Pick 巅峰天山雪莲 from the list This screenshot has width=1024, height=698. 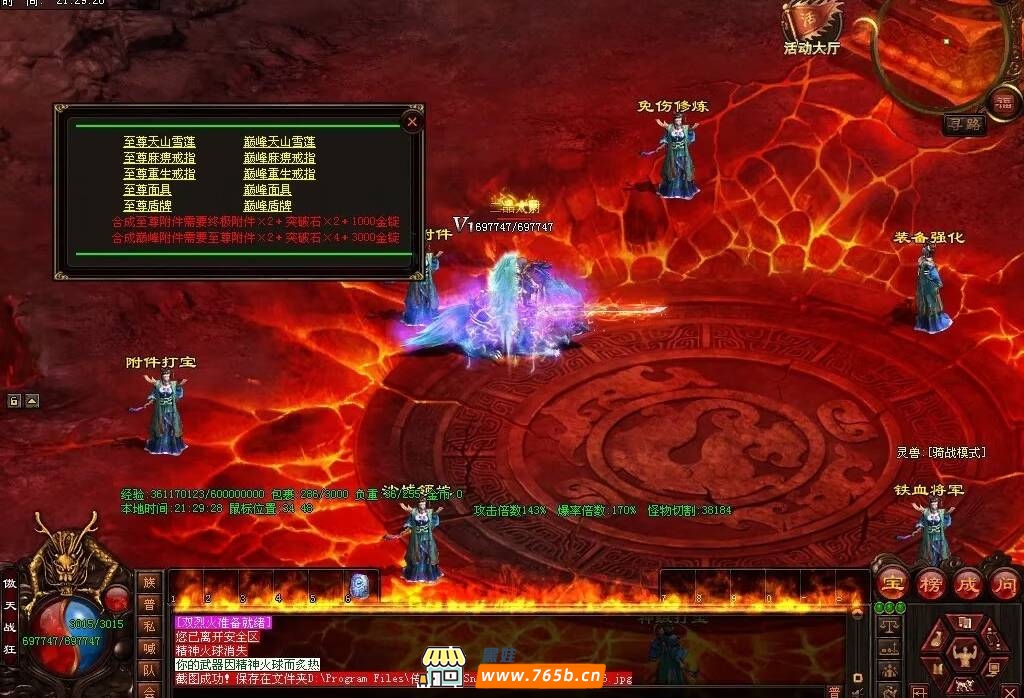[x=279, y=142]
